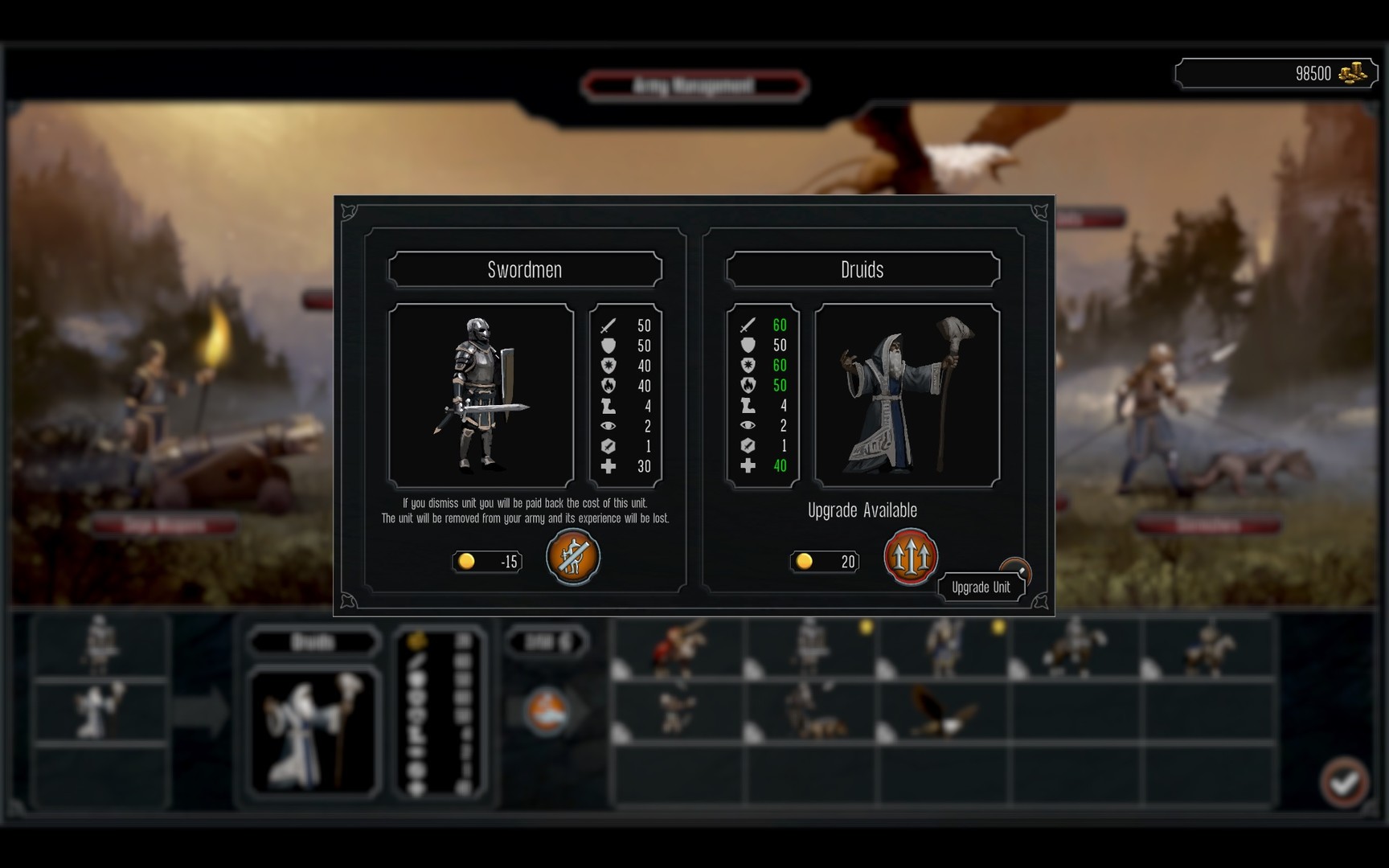Select the magic resistance icon in Swordmen stats
This screenshot has height=868, width=1389.
607,366
